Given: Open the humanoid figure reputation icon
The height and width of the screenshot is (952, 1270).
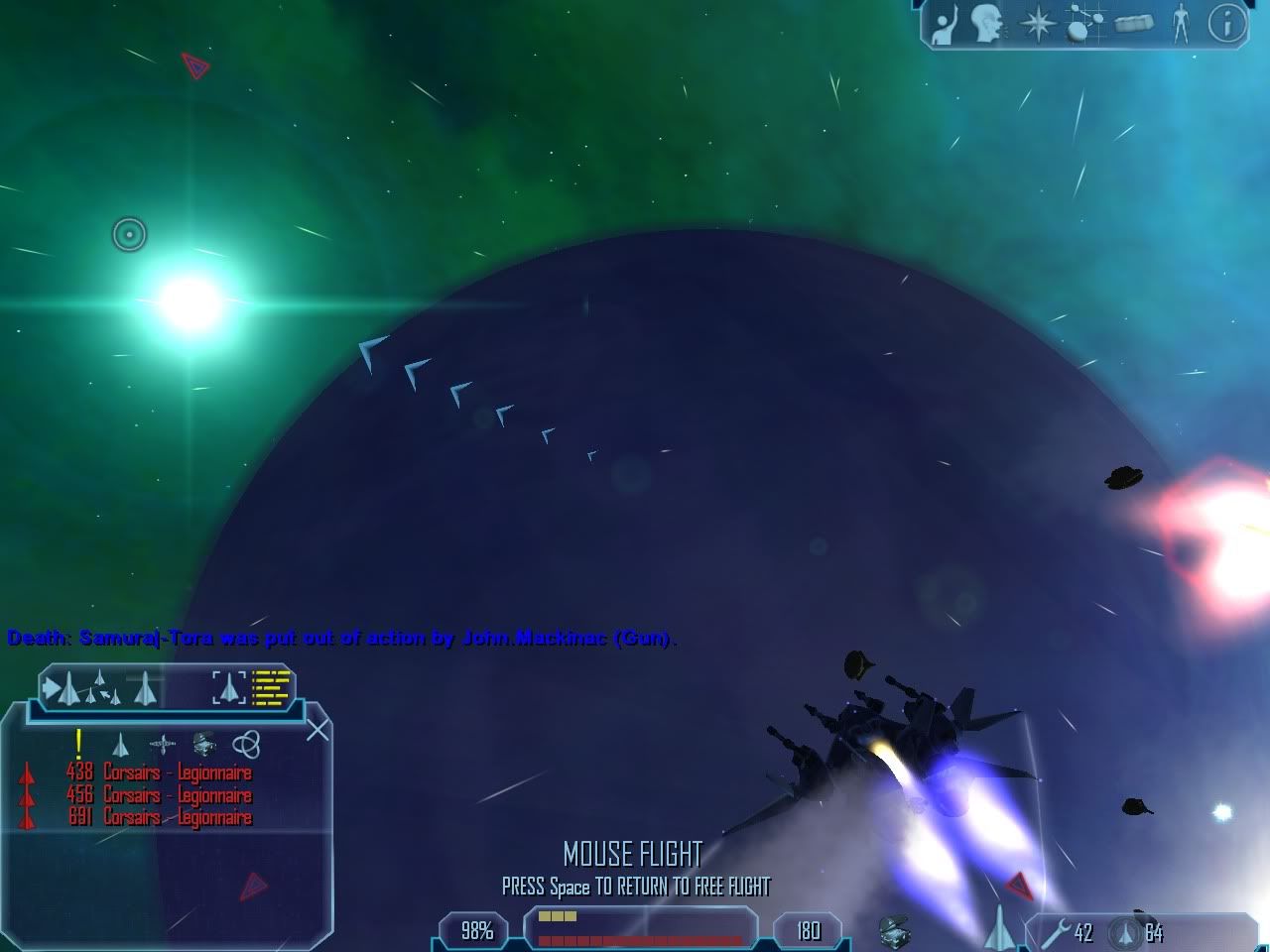Looking at the screenshot, I should [1180, 24].
